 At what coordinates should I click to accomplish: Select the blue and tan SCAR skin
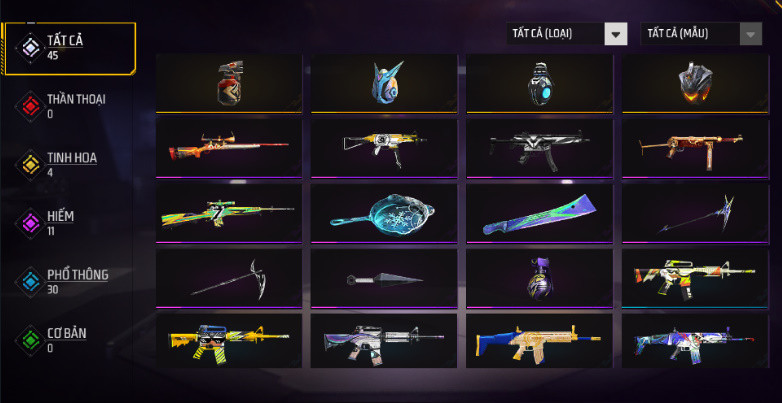[540, 341]
